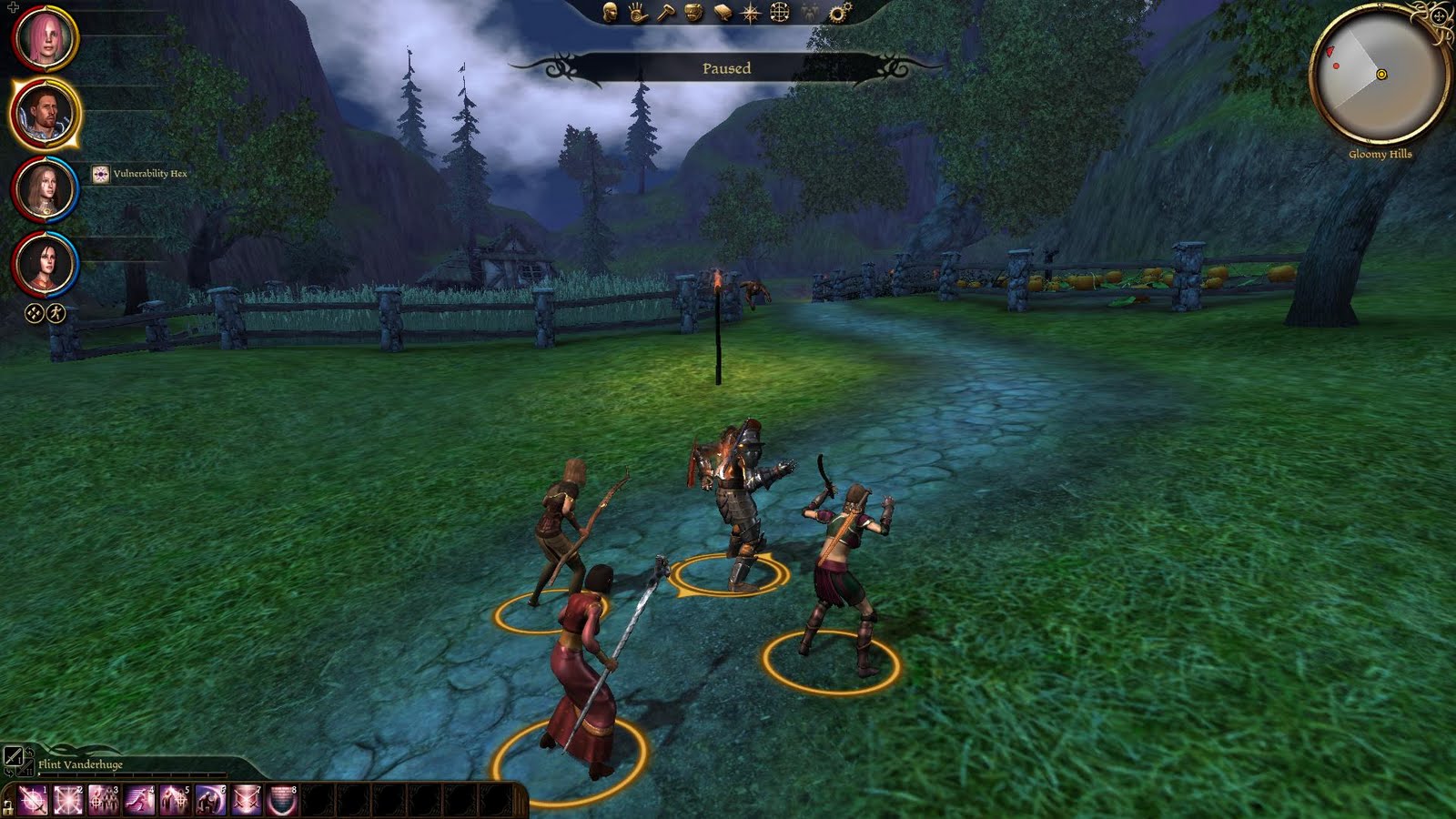The width and height of the screenshot is (1456, 819).
Task: Open the gear options menu
Action: (840, 12)
